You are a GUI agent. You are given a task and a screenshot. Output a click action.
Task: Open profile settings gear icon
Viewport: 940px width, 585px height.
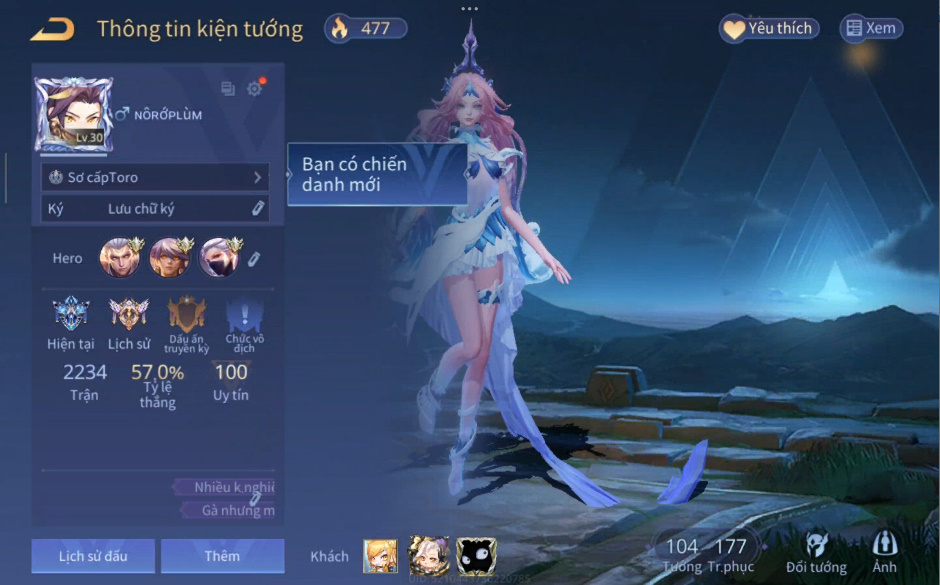pos(255,89)
